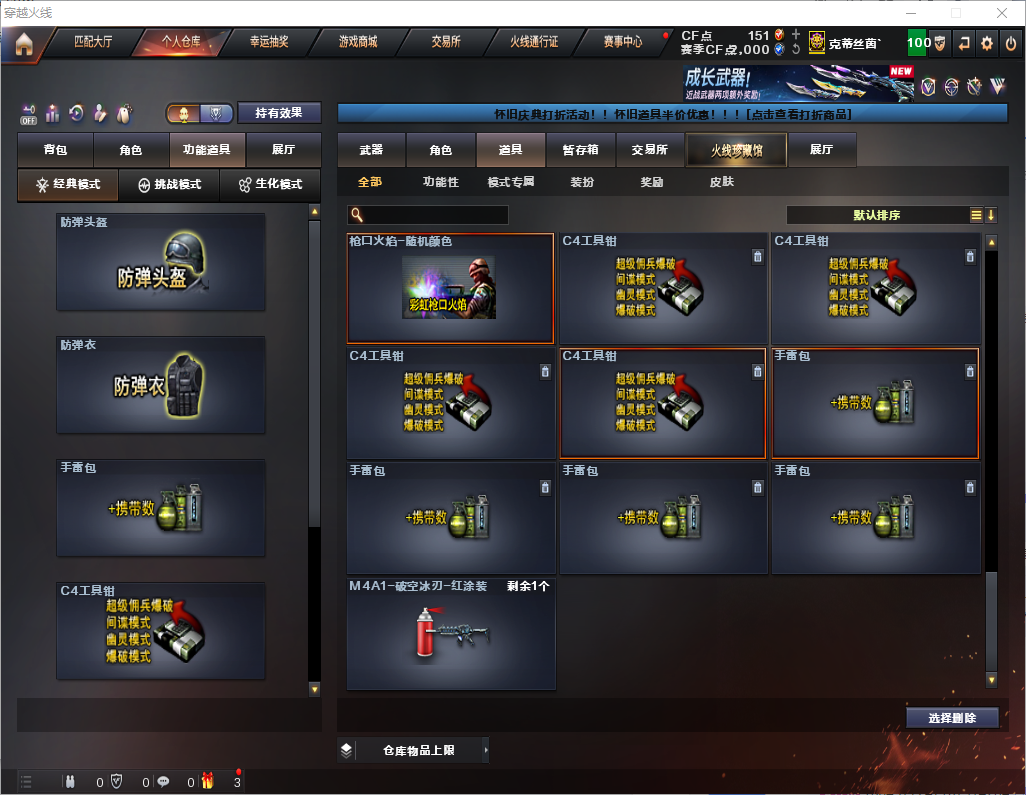This screenshot has width=1026, height=795.
Task: Switch to the 背包 backpack tab
Action: coord(55,150)
